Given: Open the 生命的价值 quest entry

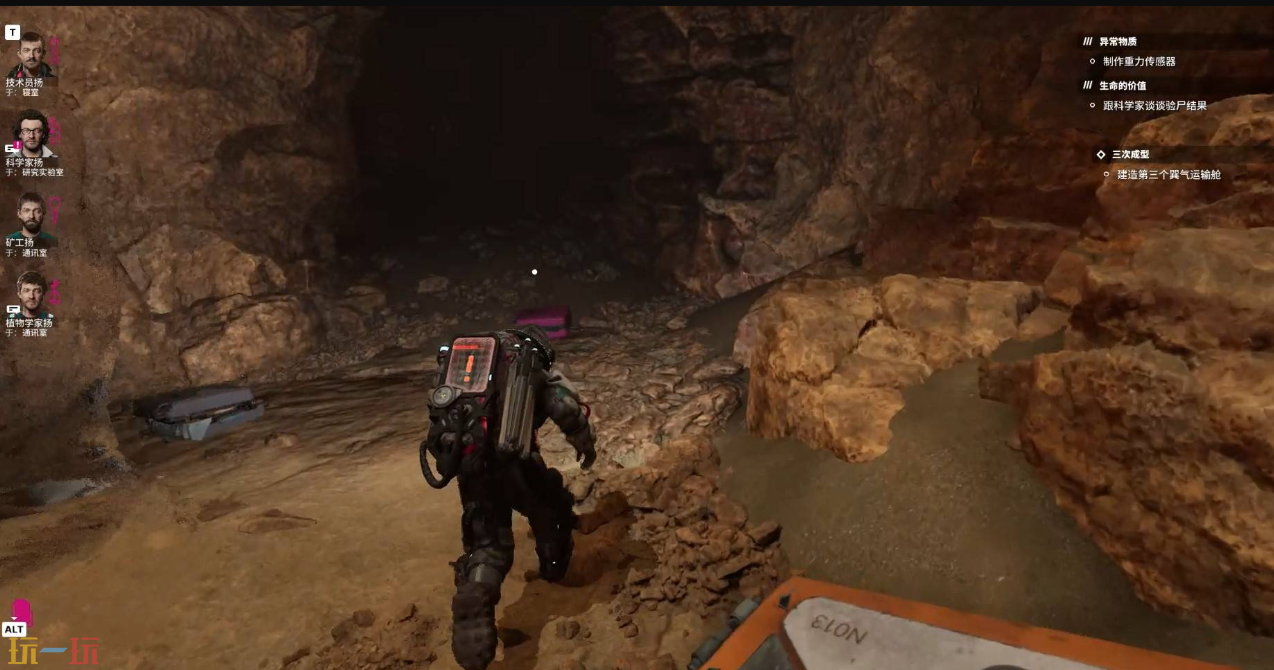Looking at the screenshot, I should click(1122, 86).
